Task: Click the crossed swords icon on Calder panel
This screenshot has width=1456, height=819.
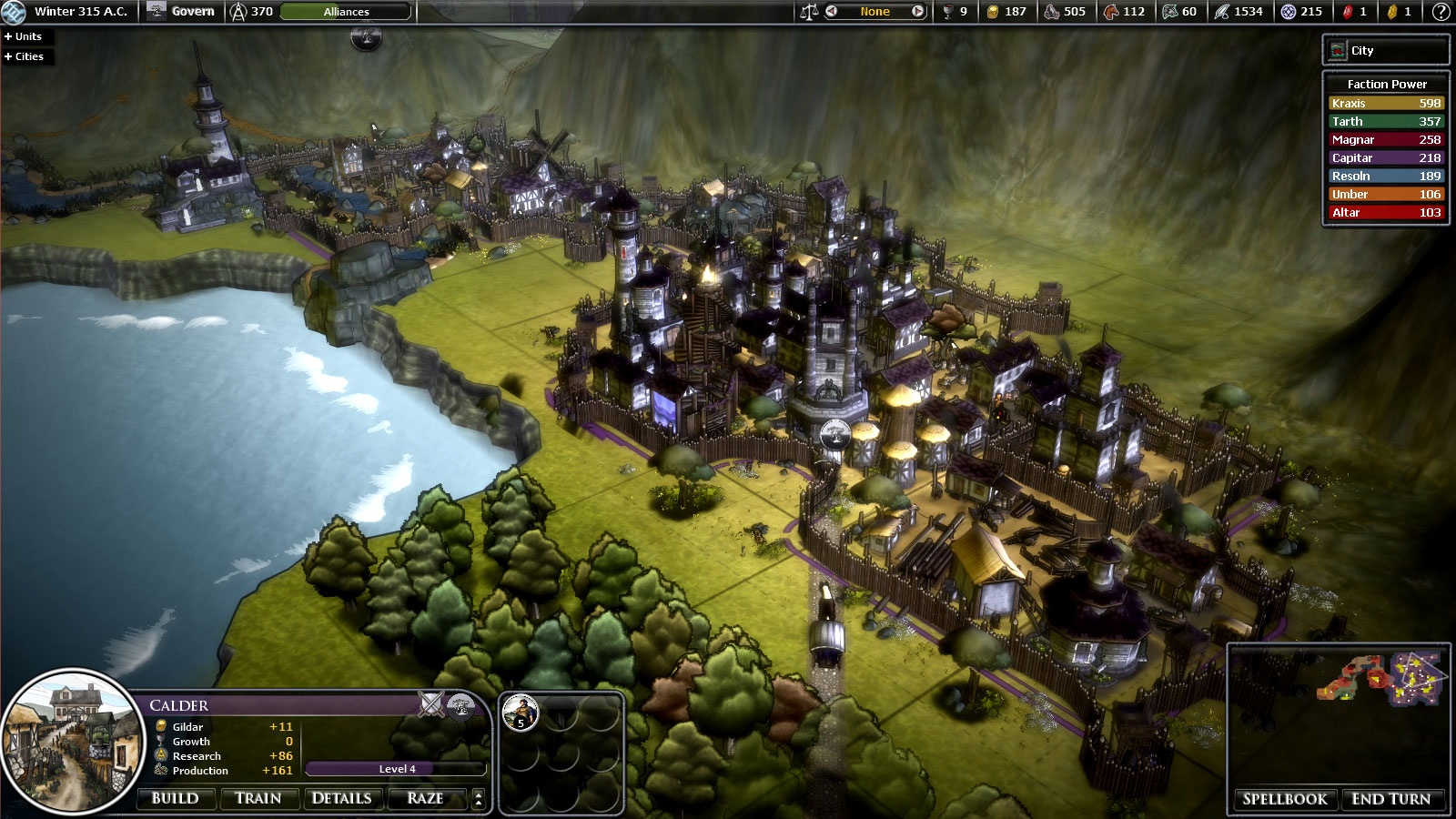Action: 430,704
